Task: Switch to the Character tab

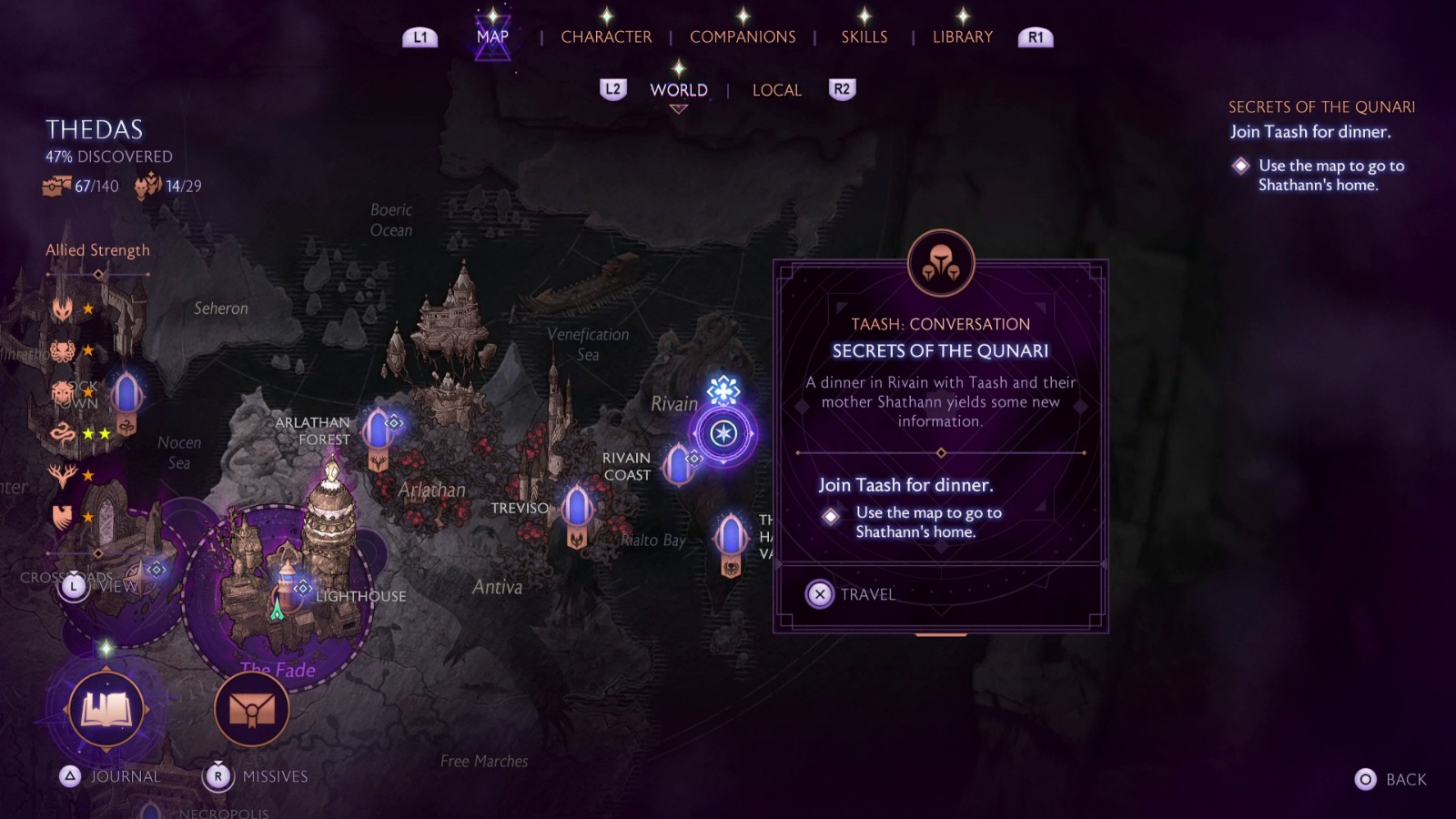Action: [606, 37]
